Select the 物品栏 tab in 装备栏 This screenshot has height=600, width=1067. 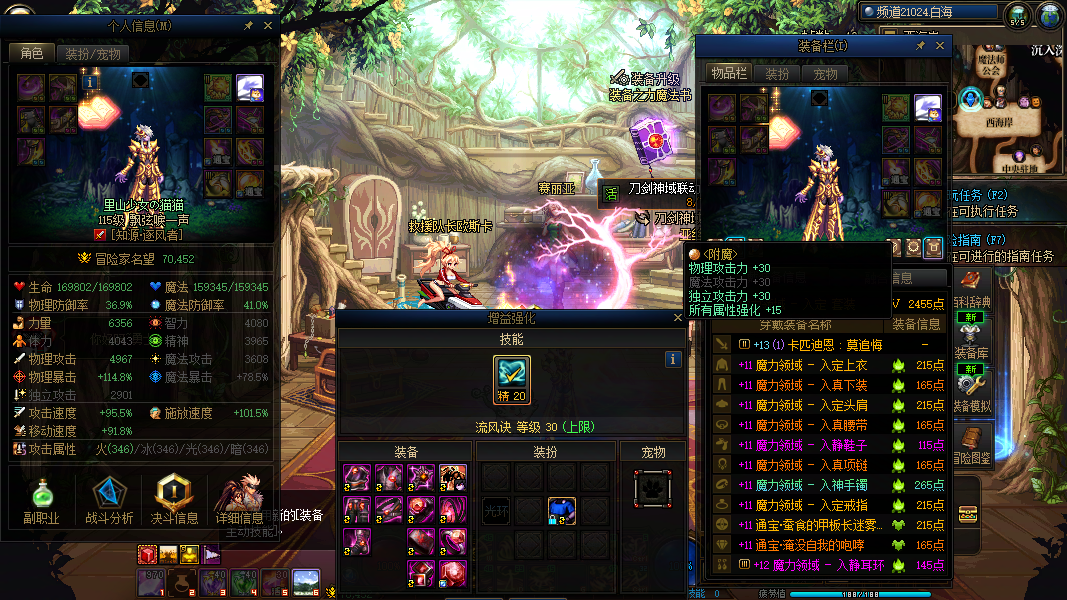729,73
